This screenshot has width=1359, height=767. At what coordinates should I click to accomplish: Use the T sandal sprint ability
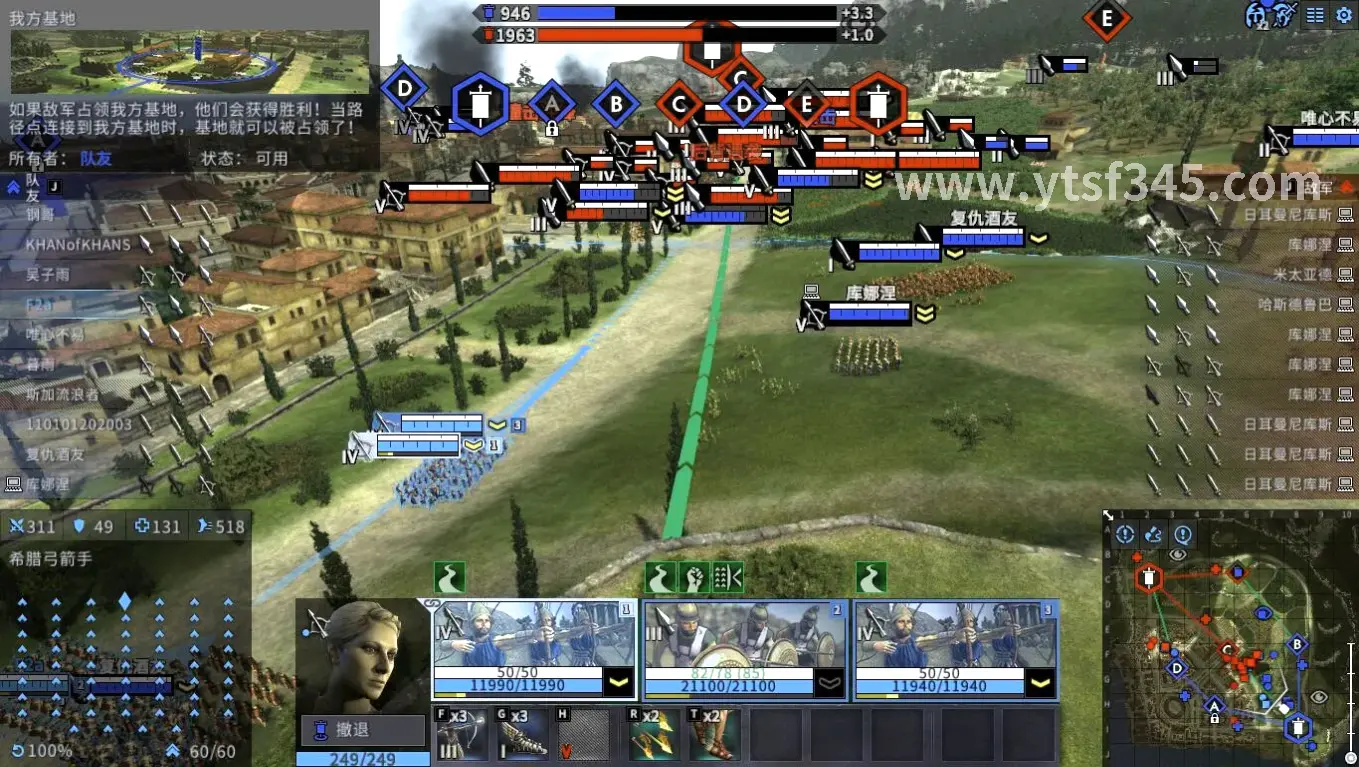click(713, 735)
